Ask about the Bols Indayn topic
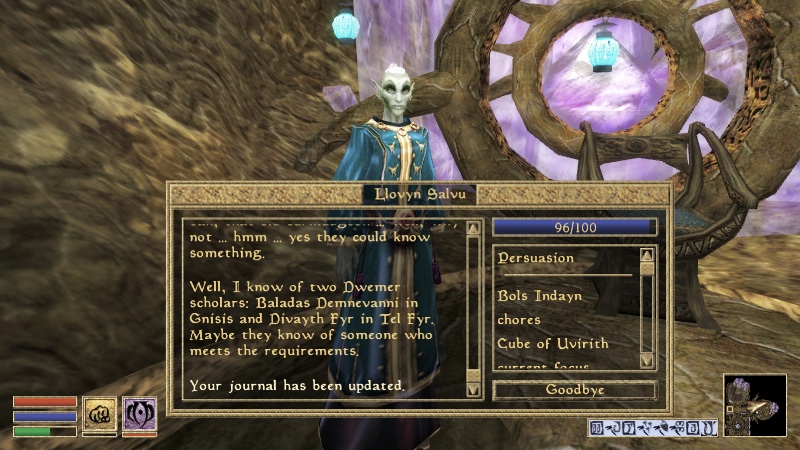The width and height of the screenshot is (800, 450). click(539, 296)
